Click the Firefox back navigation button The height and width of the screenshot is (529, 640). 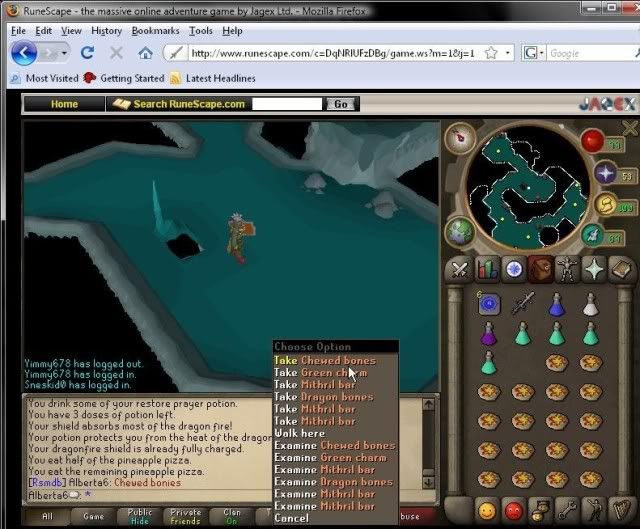coord(24,52)
